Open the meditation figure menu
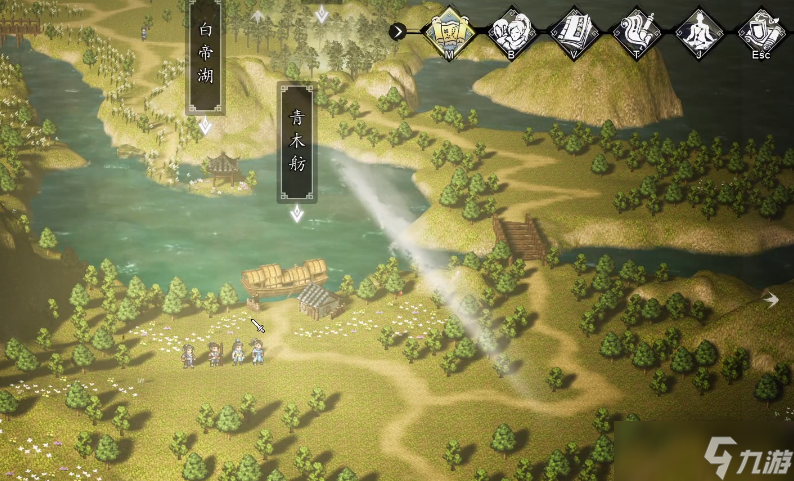Image resolution: width=794 pixels, height=481 pixels. pos(698,30)
